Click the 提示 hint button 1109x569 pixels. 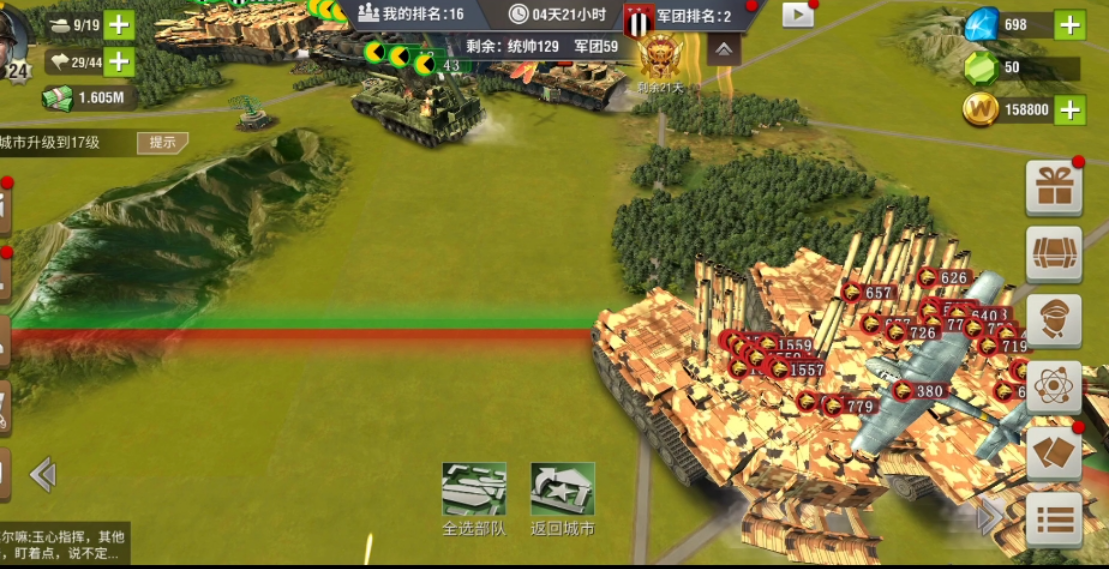(162, 142)
